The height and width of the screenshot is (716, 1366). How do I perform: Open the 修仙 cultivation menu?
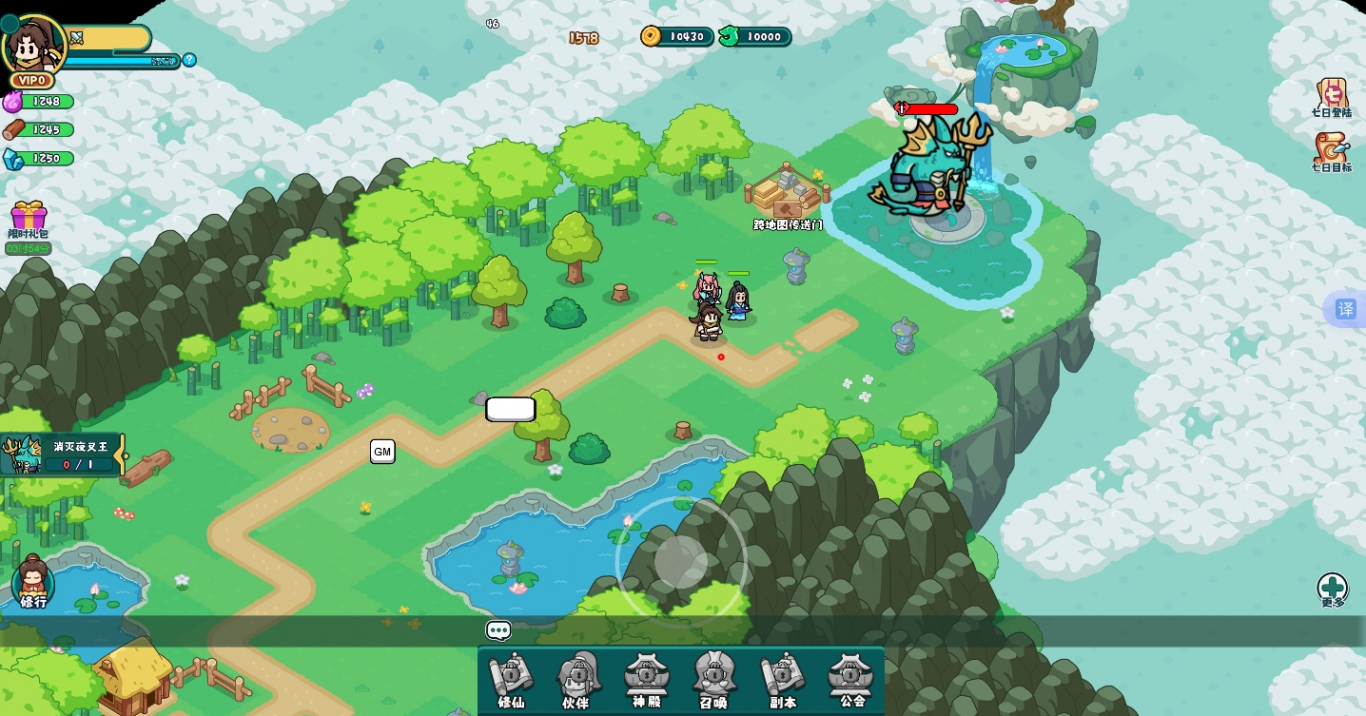tap(511, 680)
